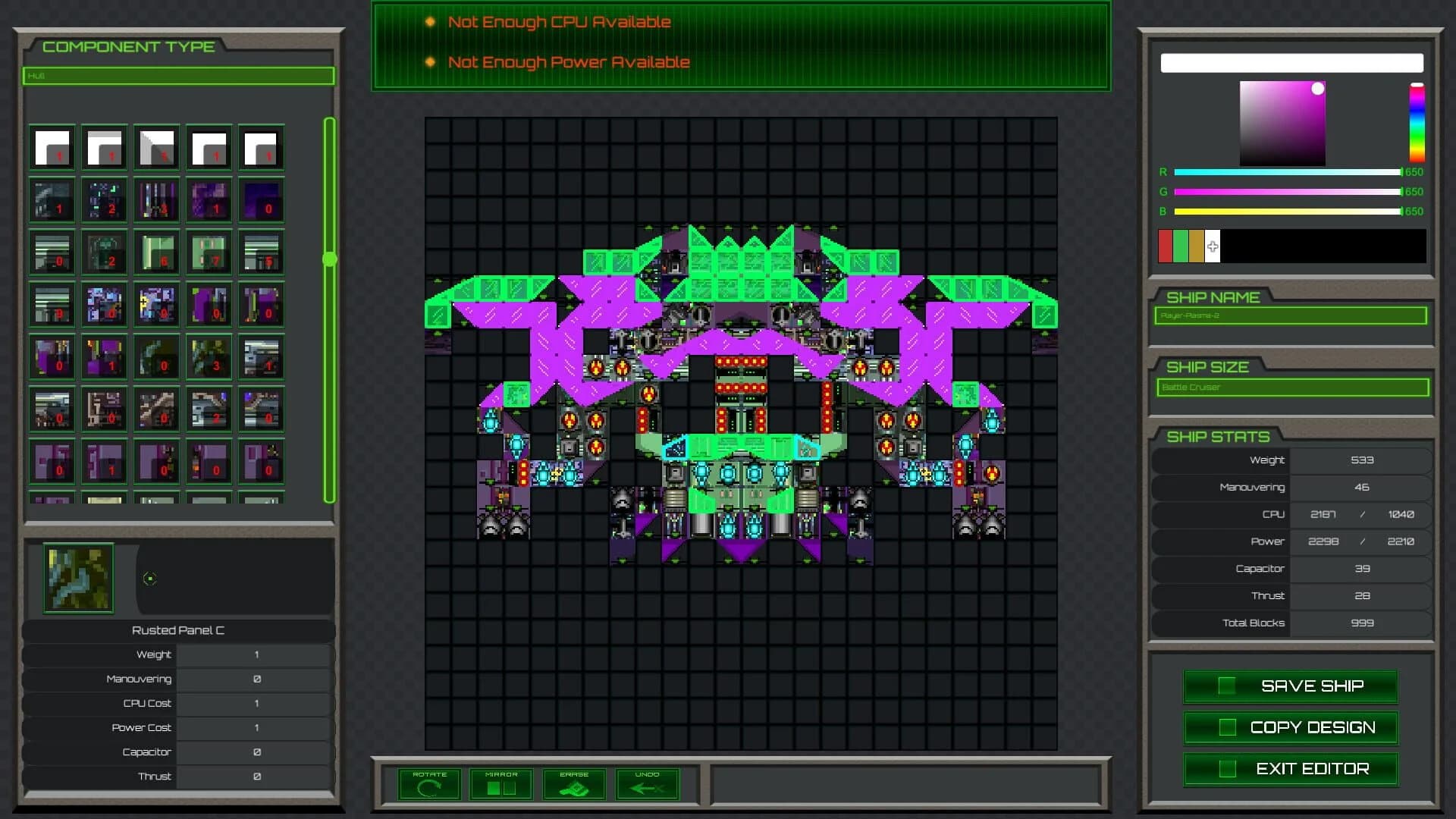This screenshot has height=819, width=1456.
Task: Click the Rusted Panel C preview thumbnail
Action: [x=78, y=578]
